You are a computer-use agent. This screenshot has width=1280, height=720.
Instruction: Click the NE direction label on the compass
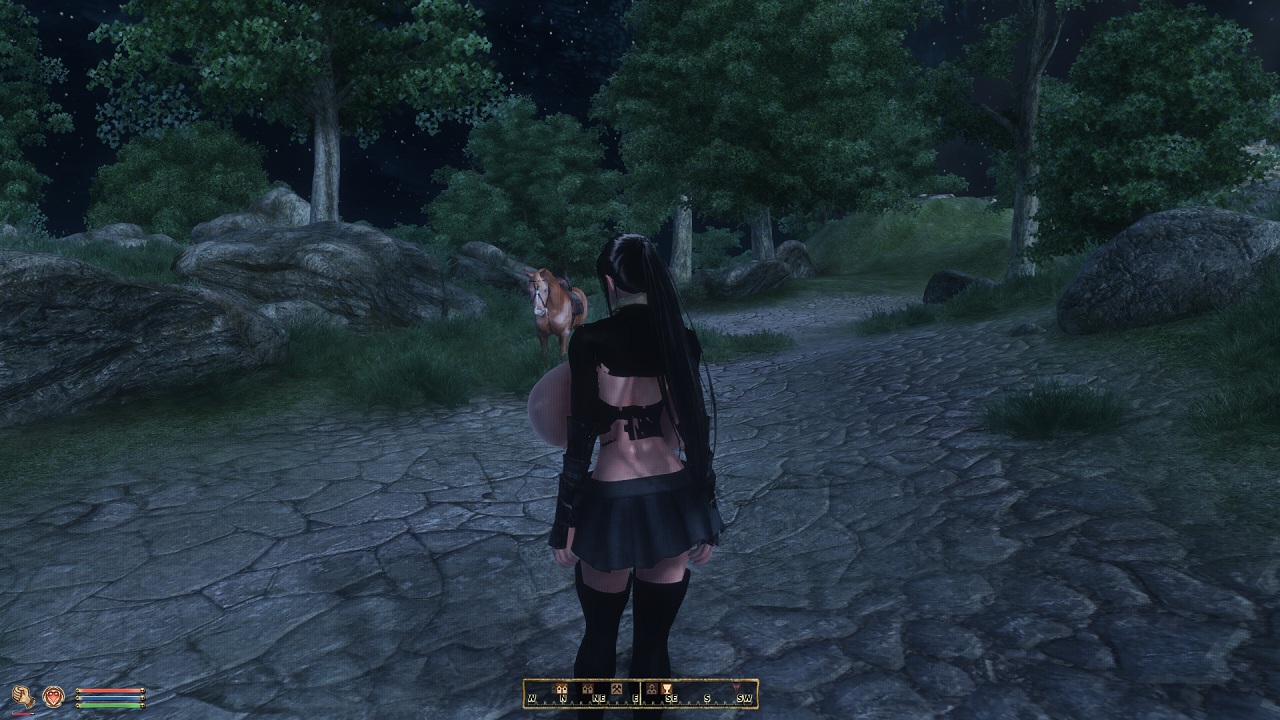600,698
